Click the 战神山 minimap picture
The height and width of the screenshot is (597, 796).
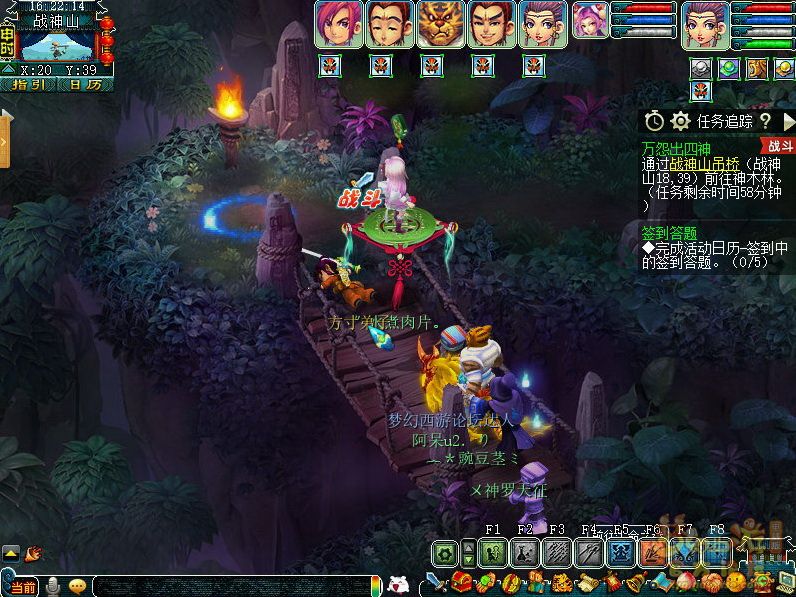(58, 45)
